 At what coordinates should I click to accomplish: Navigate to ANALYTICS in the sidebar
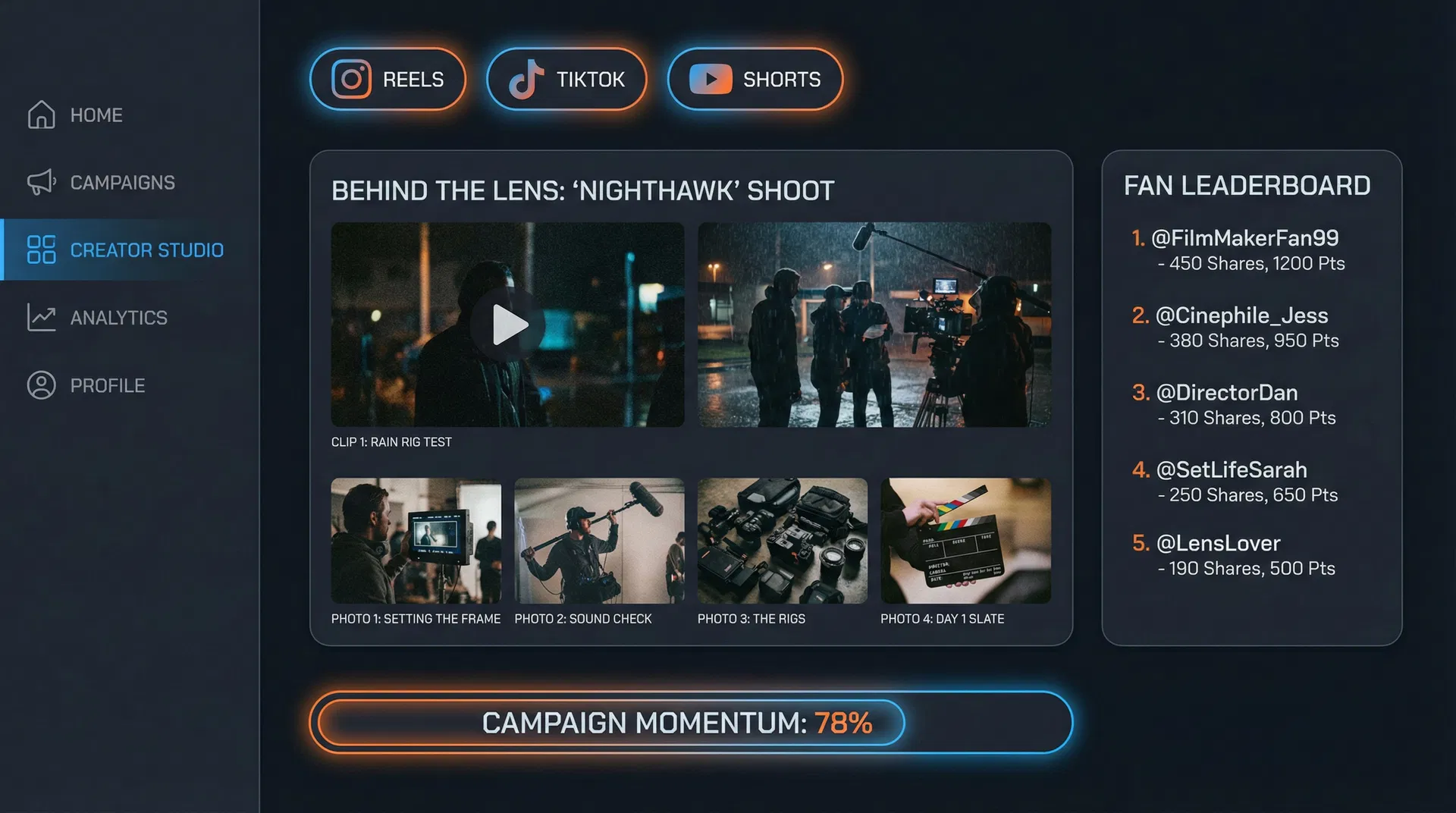[119, 317]
